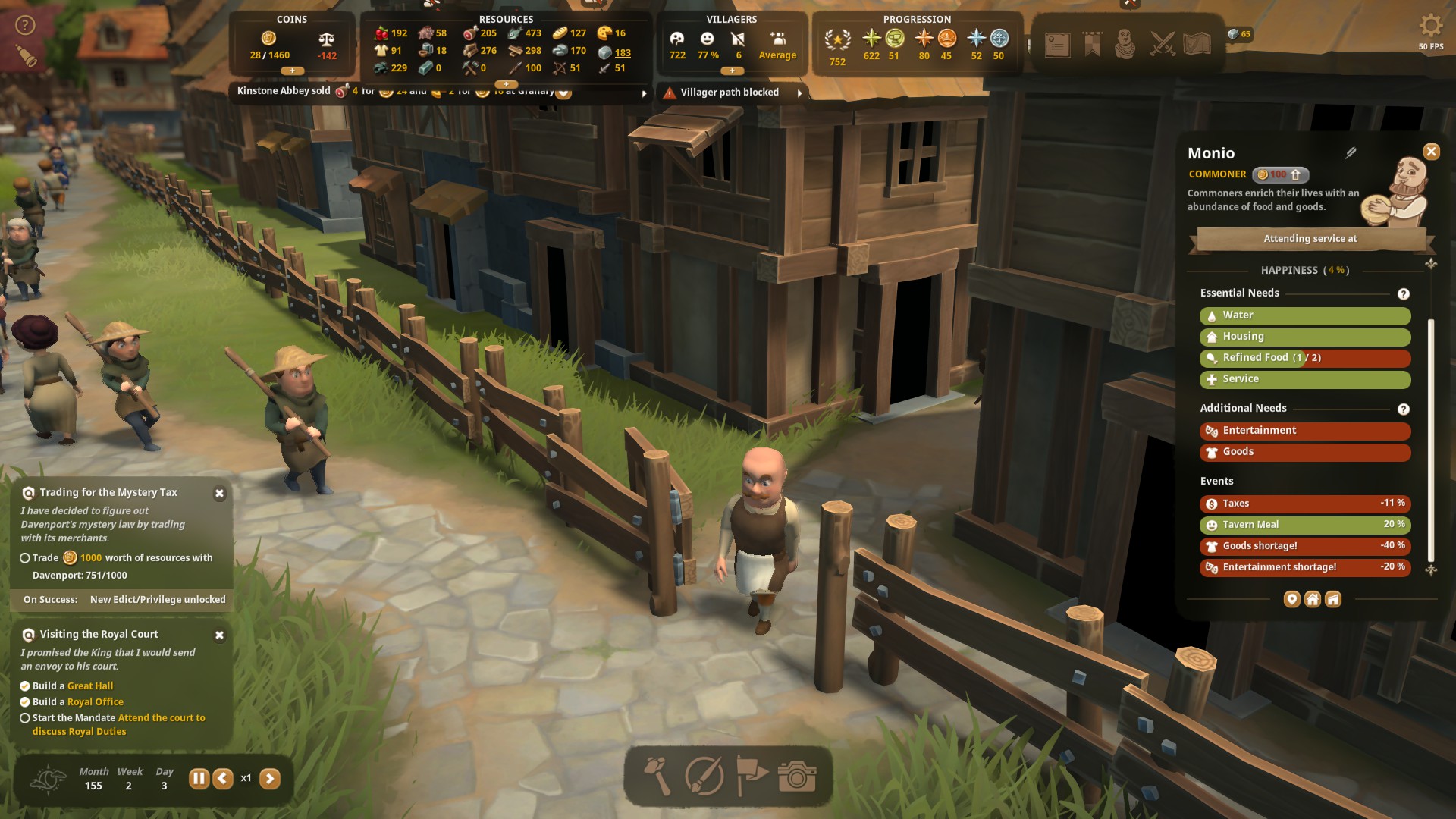This screenshot has width=1456, height=819.
Task: Dismiss the Visiting the Royal Court quest
Action: coord(219,635)
